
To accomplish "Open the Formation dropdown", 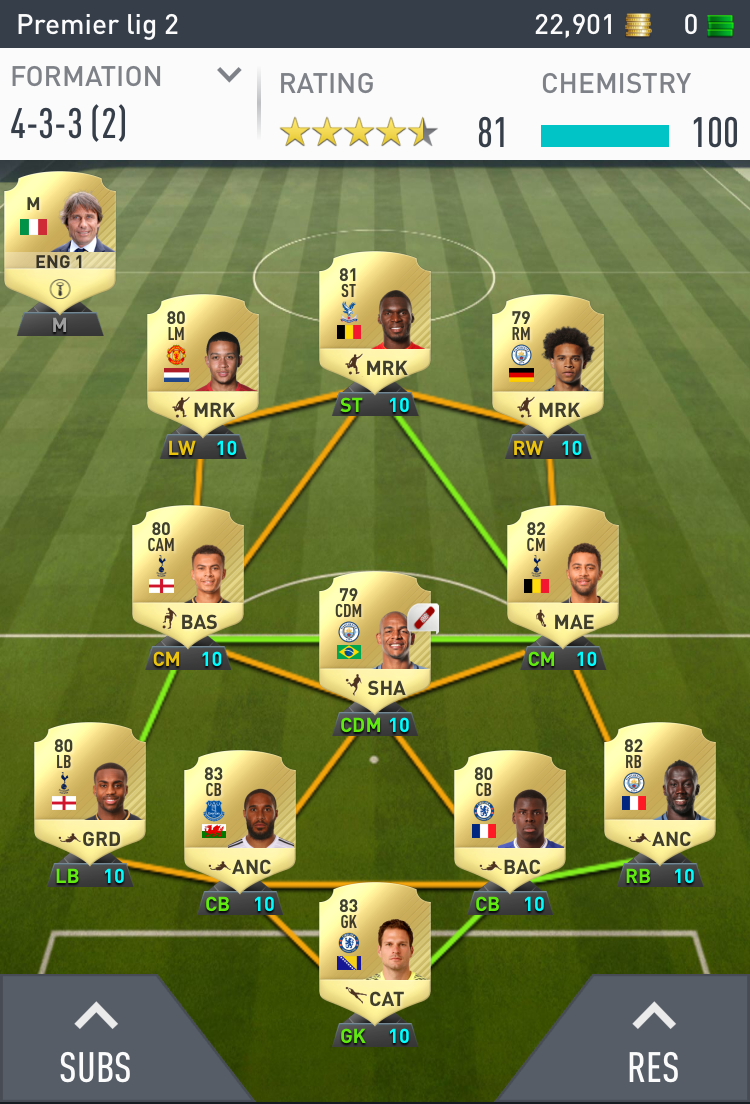I will tap(228, 76).
